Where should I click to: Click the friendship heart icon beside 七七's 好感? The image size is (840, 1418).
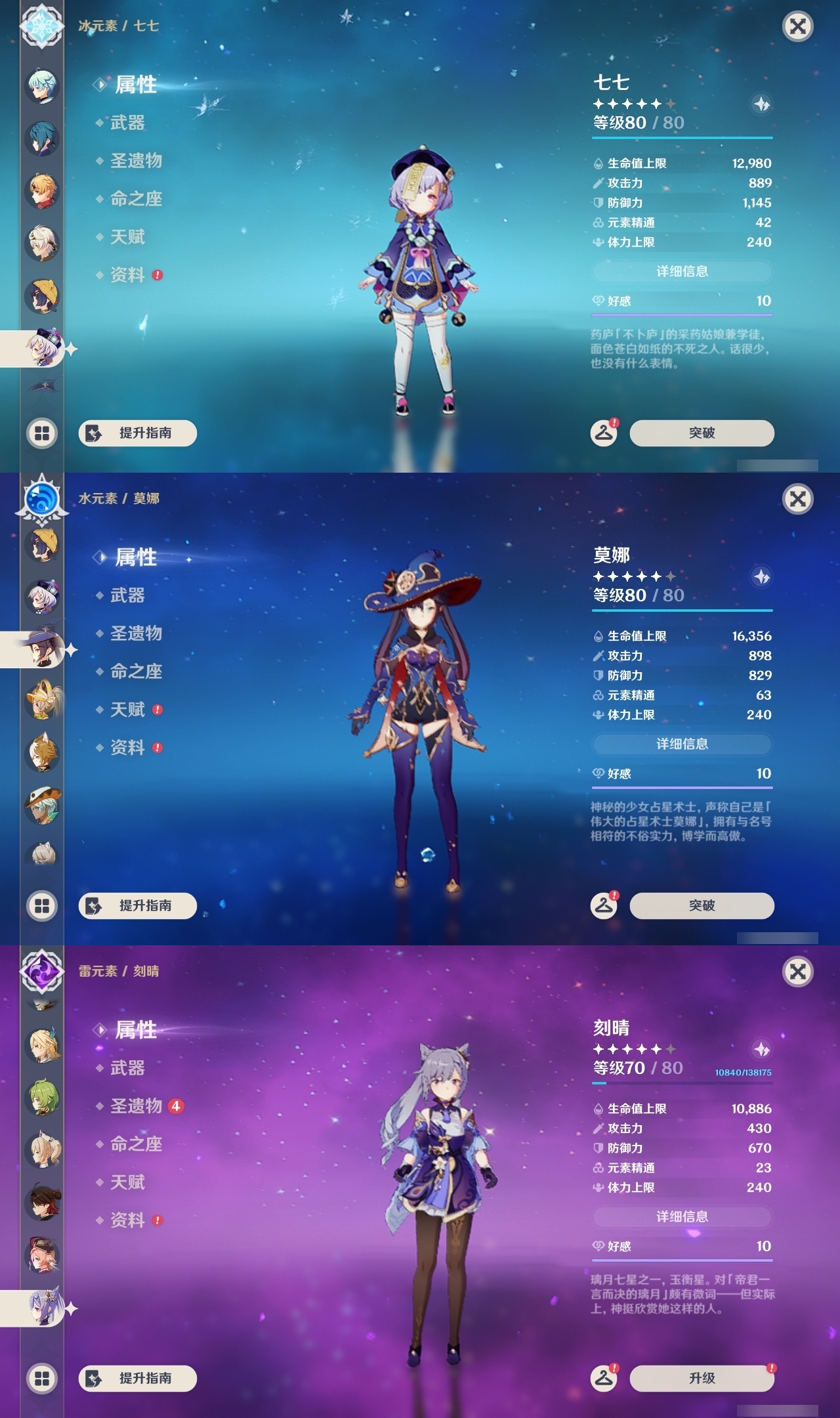598,302
